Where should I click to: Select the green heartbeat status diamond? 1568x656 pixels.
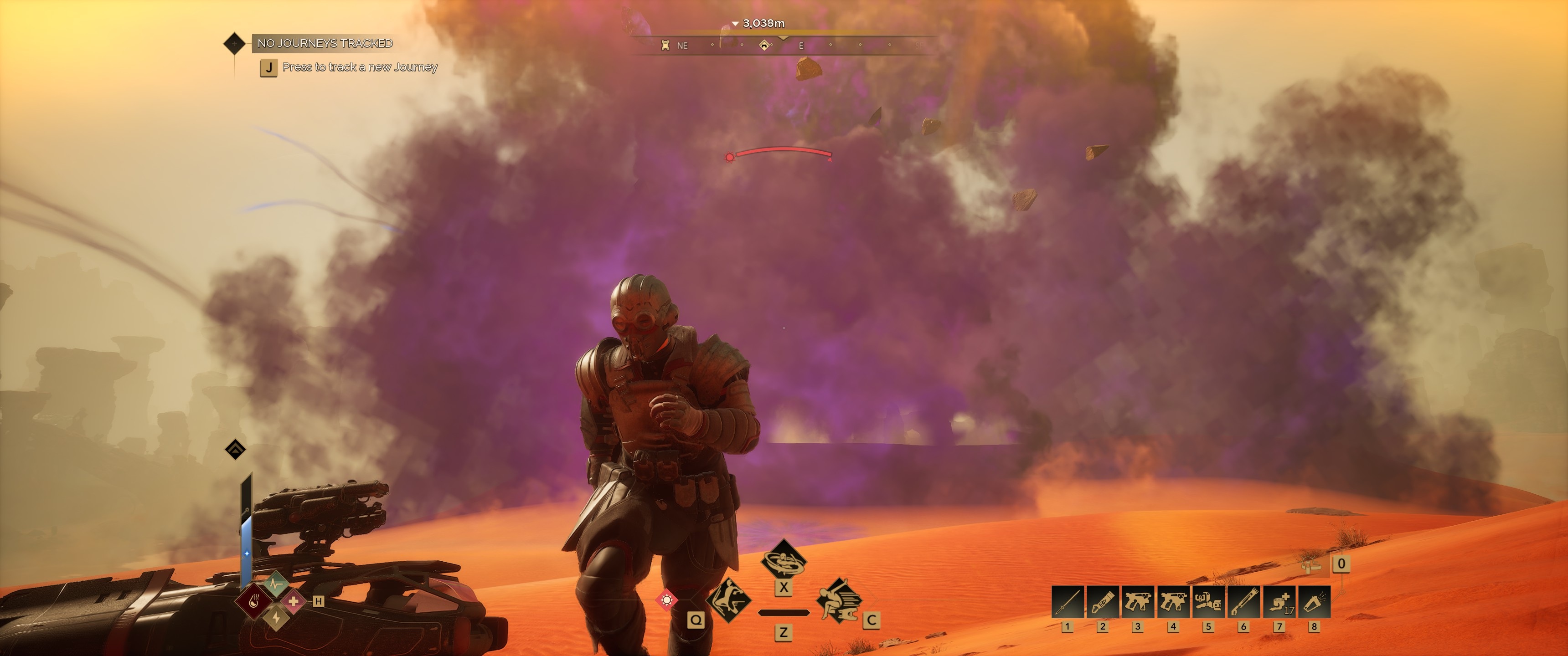pyautogui.click(x=276, y=584)
